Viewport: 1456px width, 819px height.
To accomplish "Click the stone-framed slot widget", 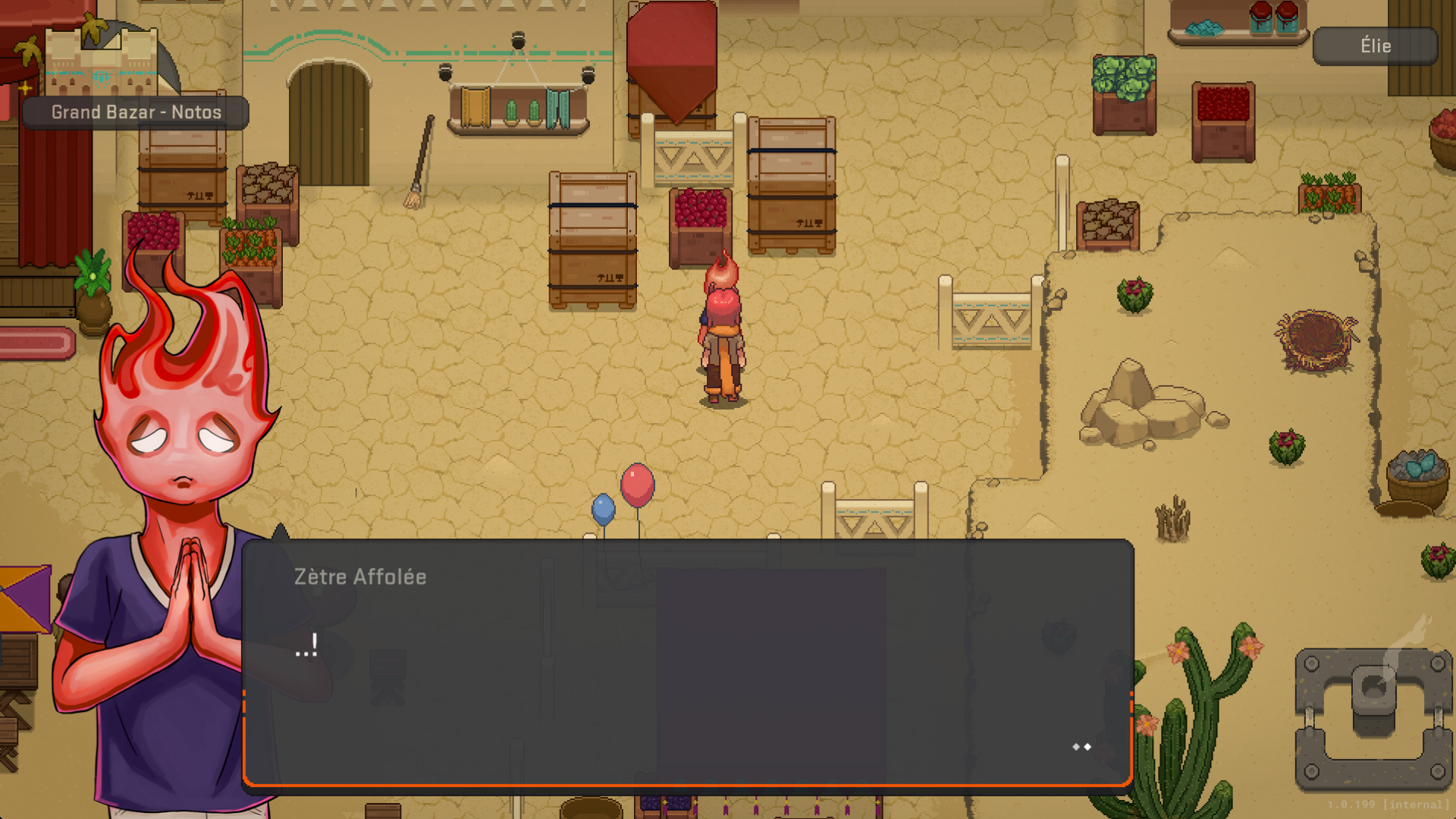I will 1373,718.
